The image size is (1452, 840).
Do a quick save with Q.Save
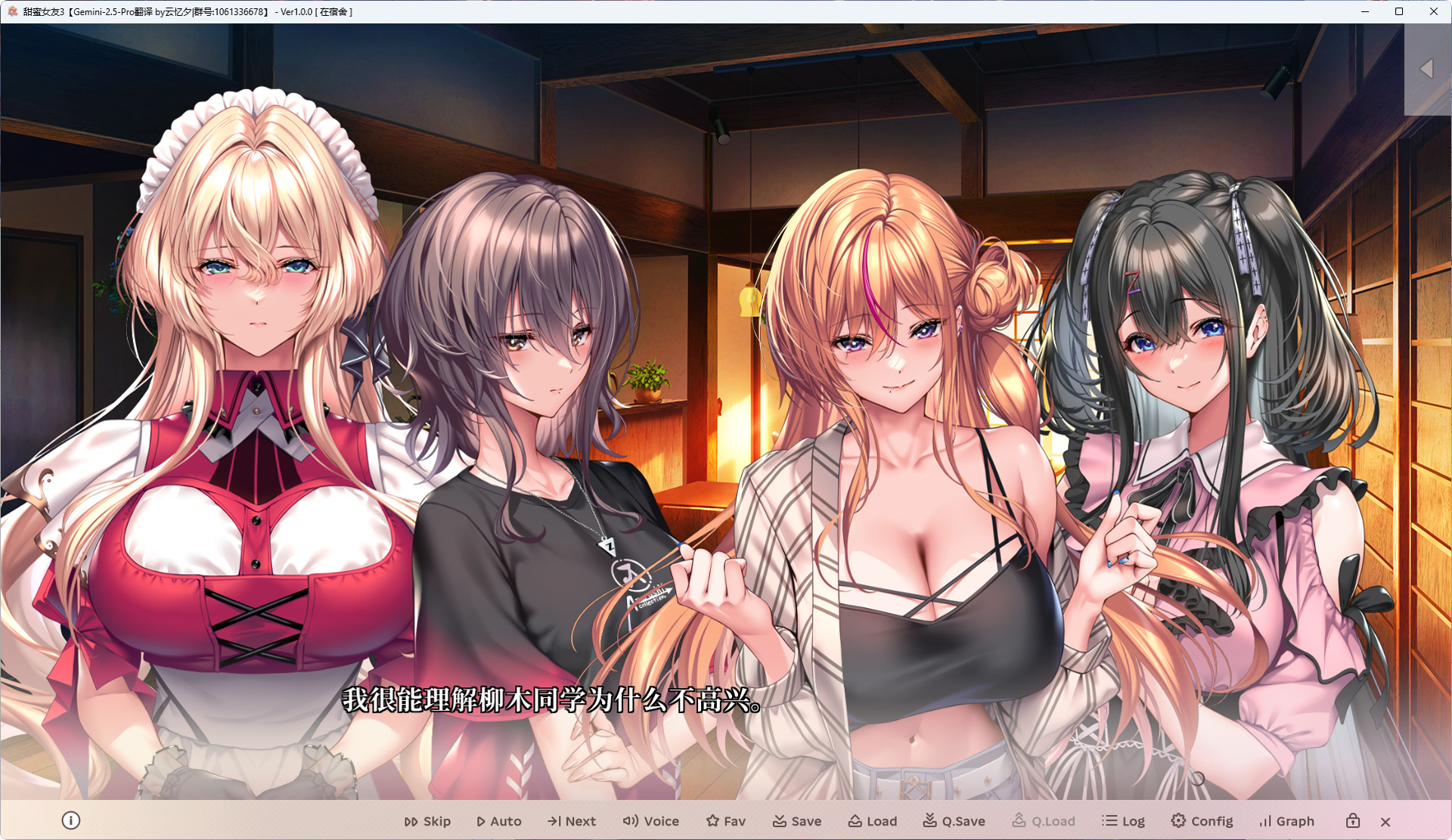click(x=954, y=821)
